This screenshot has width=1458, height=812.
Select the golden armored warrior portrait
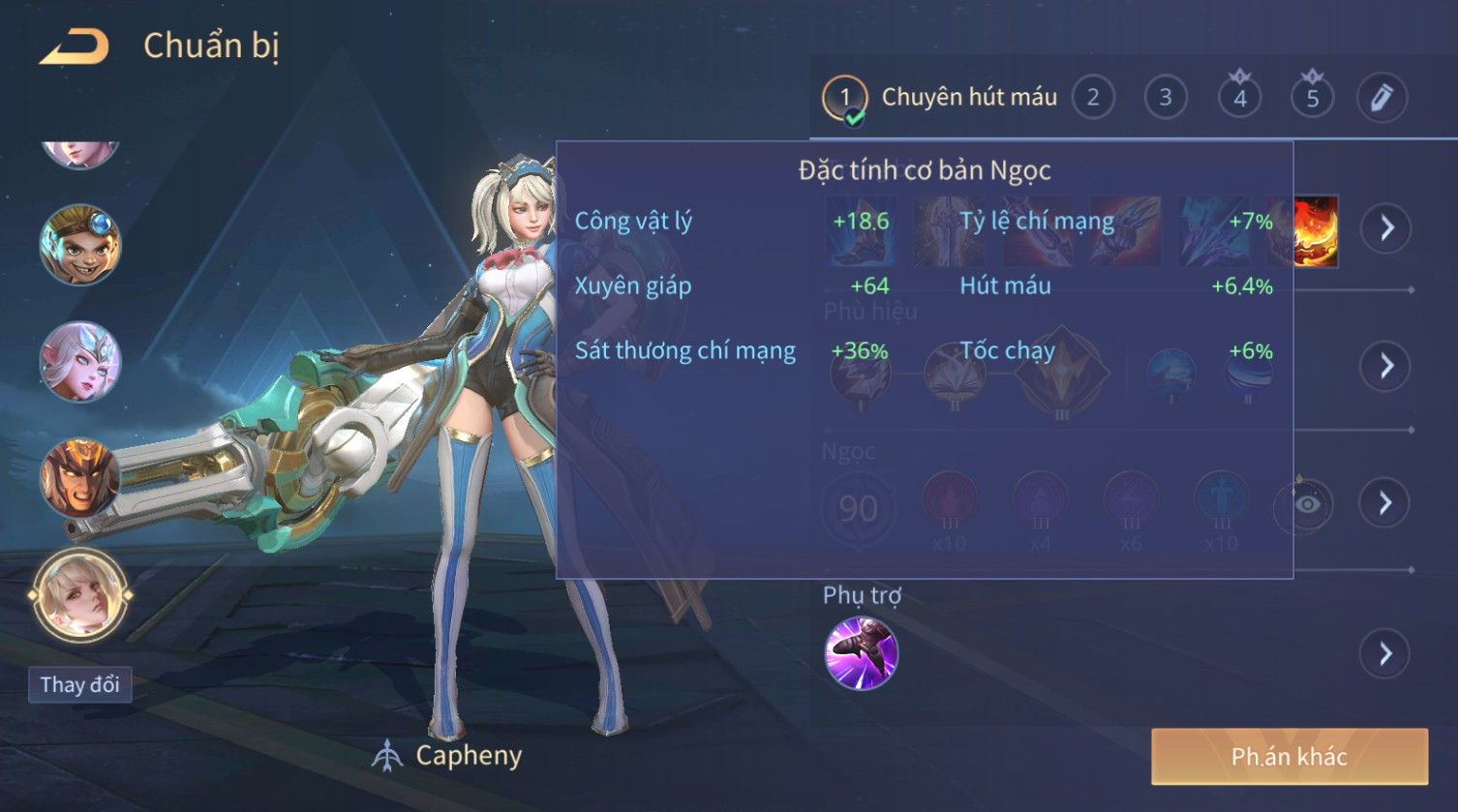pos(79,478)
